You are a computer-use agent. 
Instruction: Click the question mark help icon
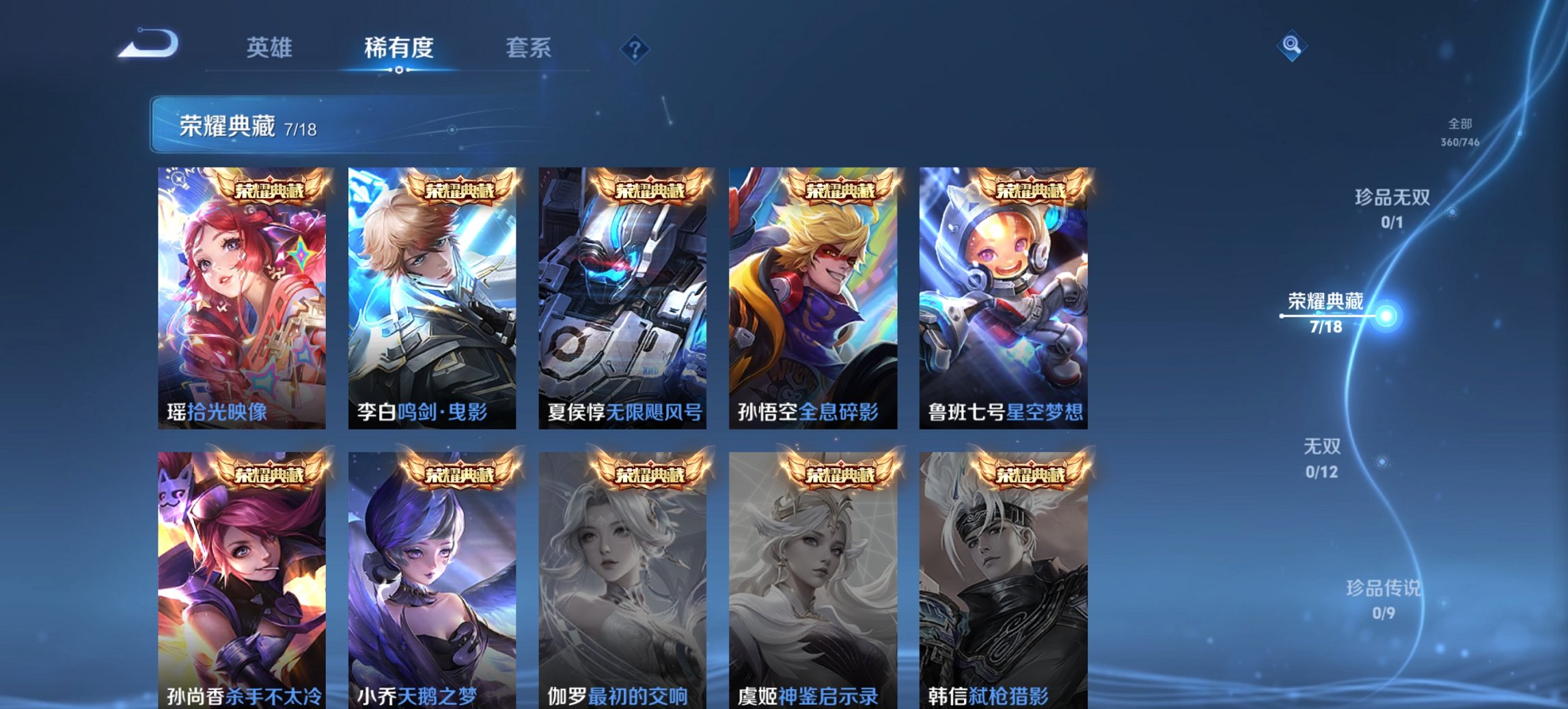[635, 49]
